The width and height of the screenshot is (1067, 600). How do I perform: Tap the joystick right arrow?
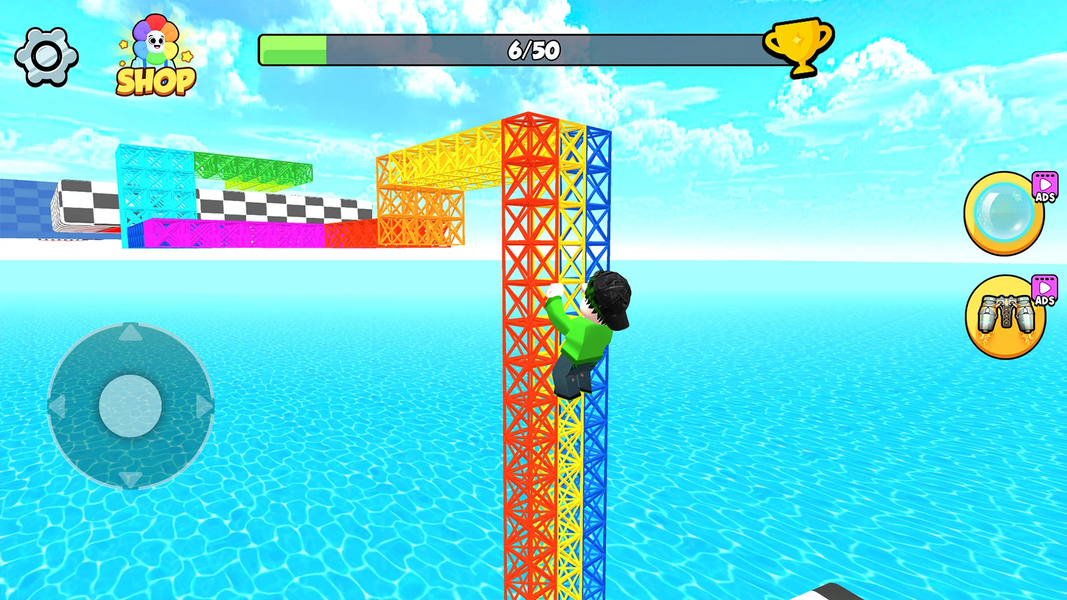(203, 406)
